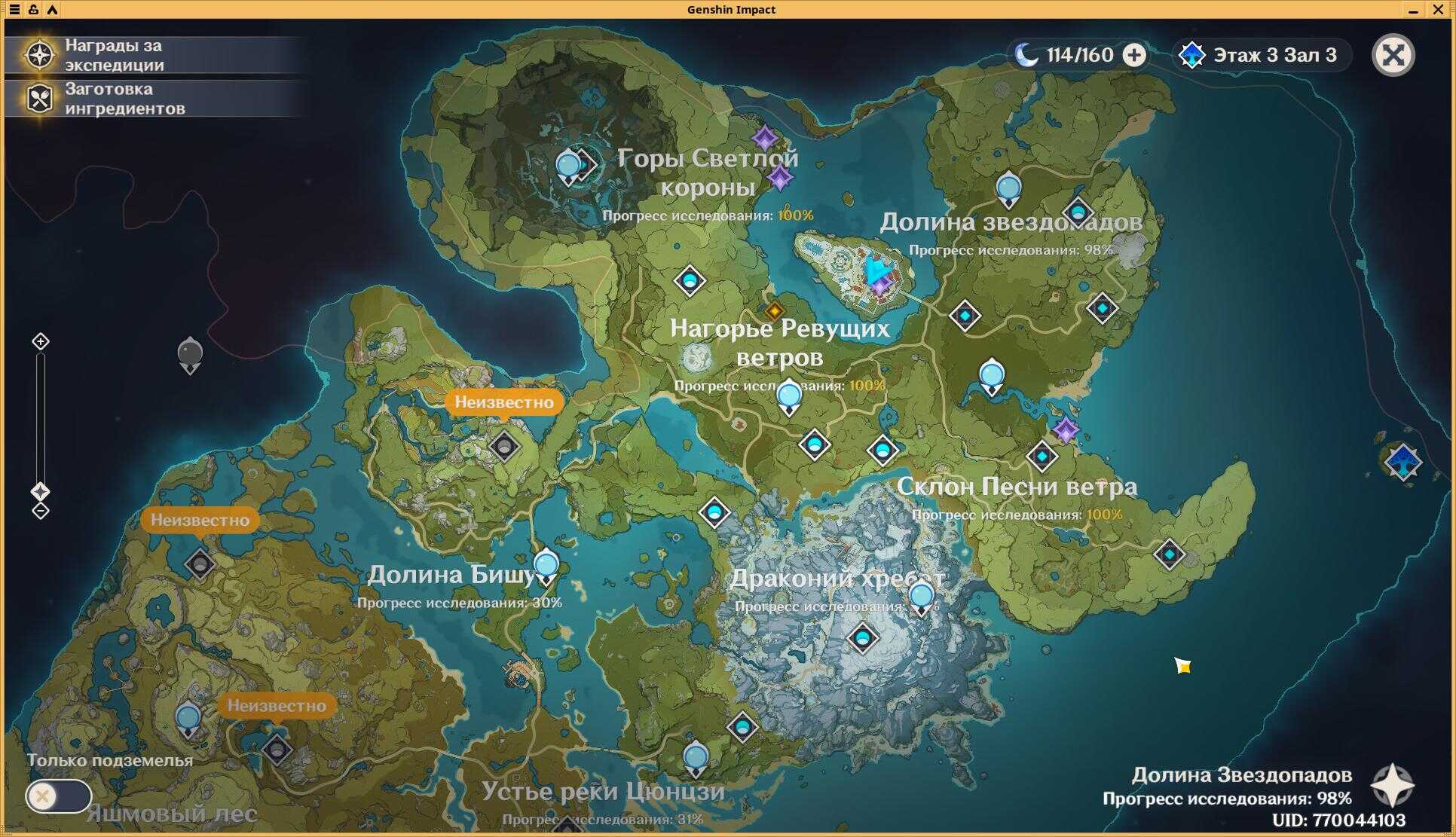Click the 'Неизвестно' marker near Долина Бишуй
The width and height of the screenshot is (1456, 837).
[x=503, y=402]
